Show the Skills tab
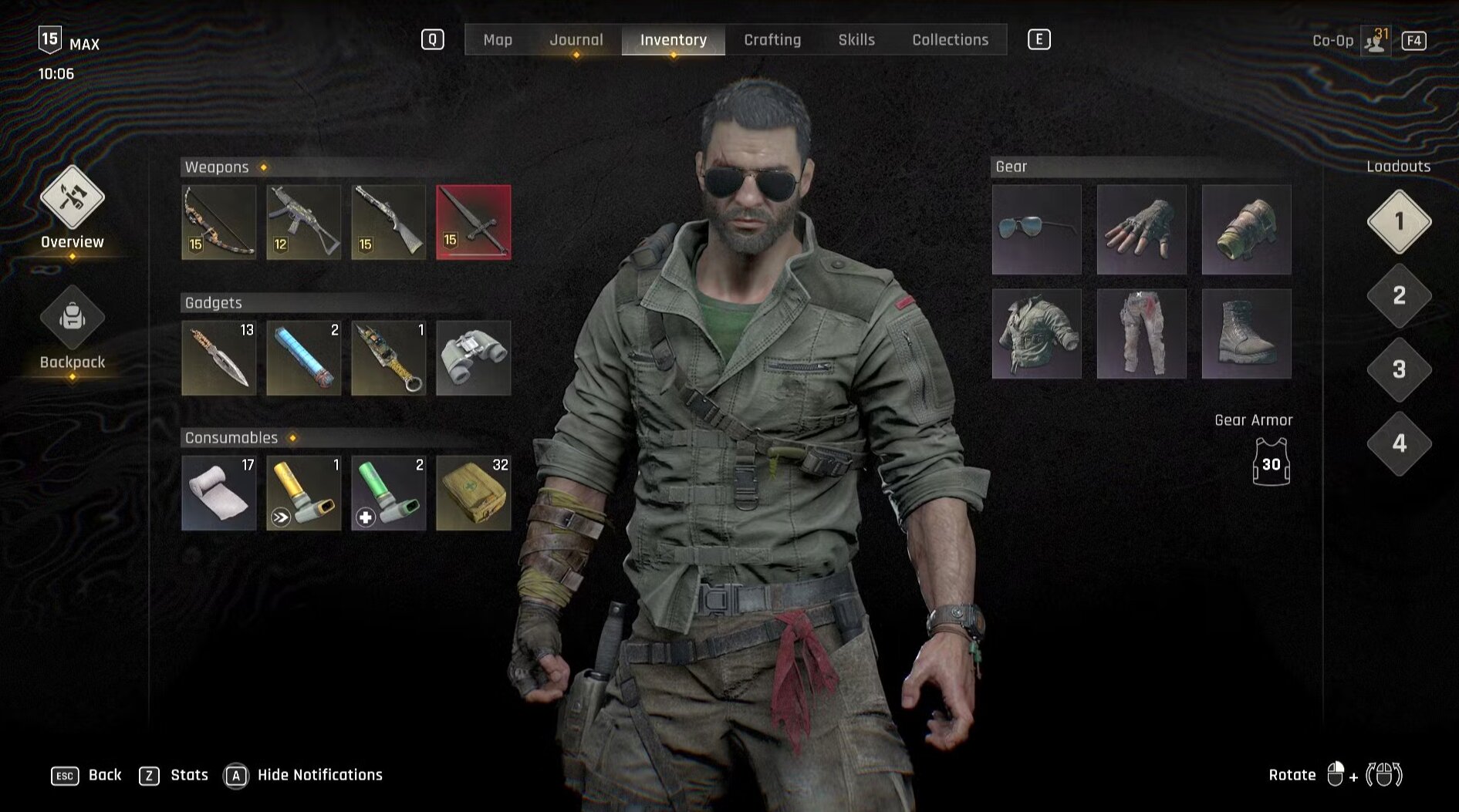This screenshot has width=1459, height=812. point(856,40)
